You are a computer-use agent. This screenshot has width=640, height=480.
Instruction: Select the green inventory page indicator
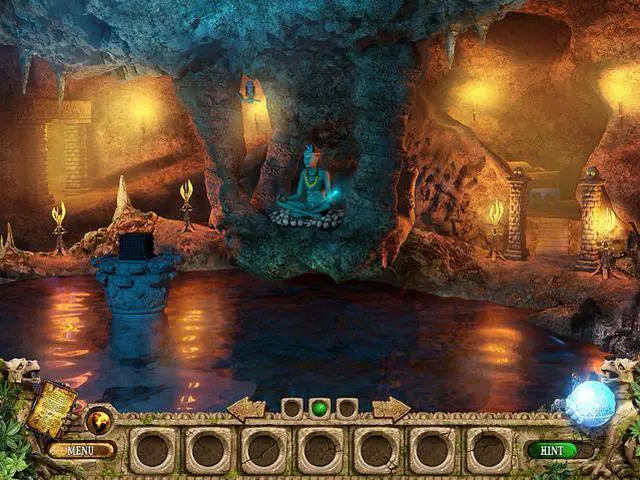click(320, 408)
